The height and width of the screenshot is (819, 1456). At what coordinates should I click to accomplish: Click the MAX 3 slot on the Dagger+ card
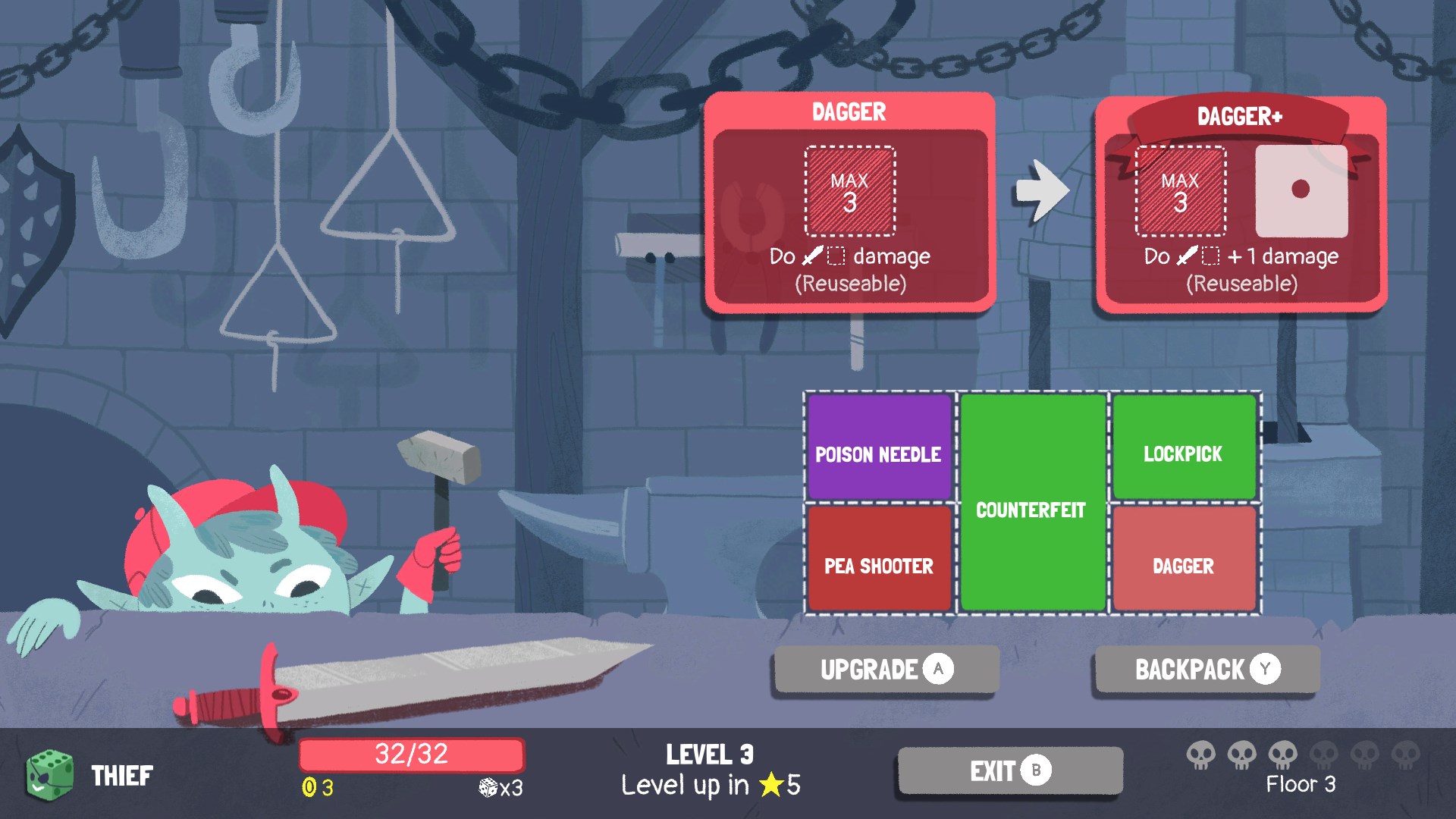point(1180,191)
